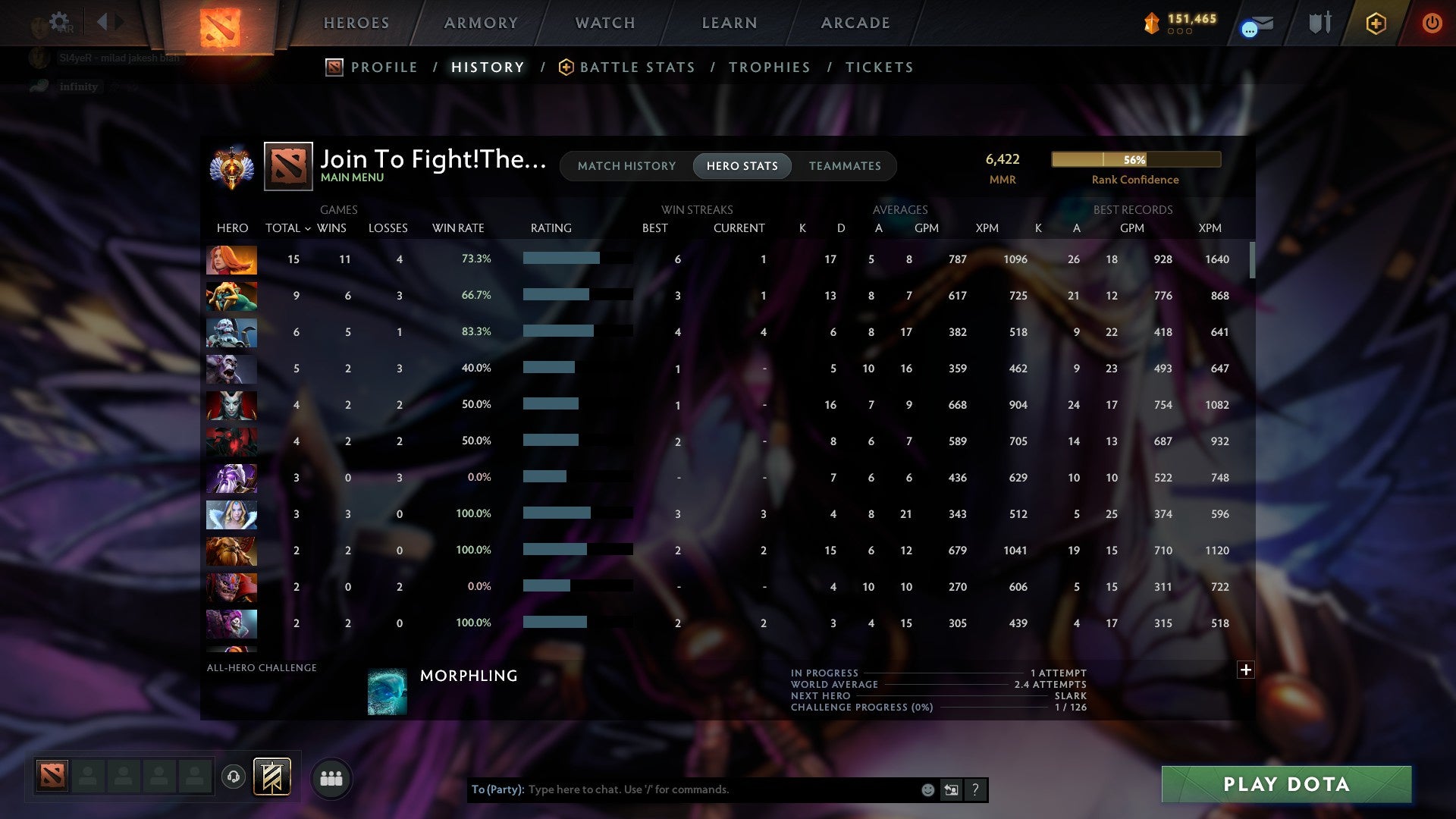Click the Rank Confidence progress bar
This screenshot has height=819, width=1456.
pos(1135,159)
